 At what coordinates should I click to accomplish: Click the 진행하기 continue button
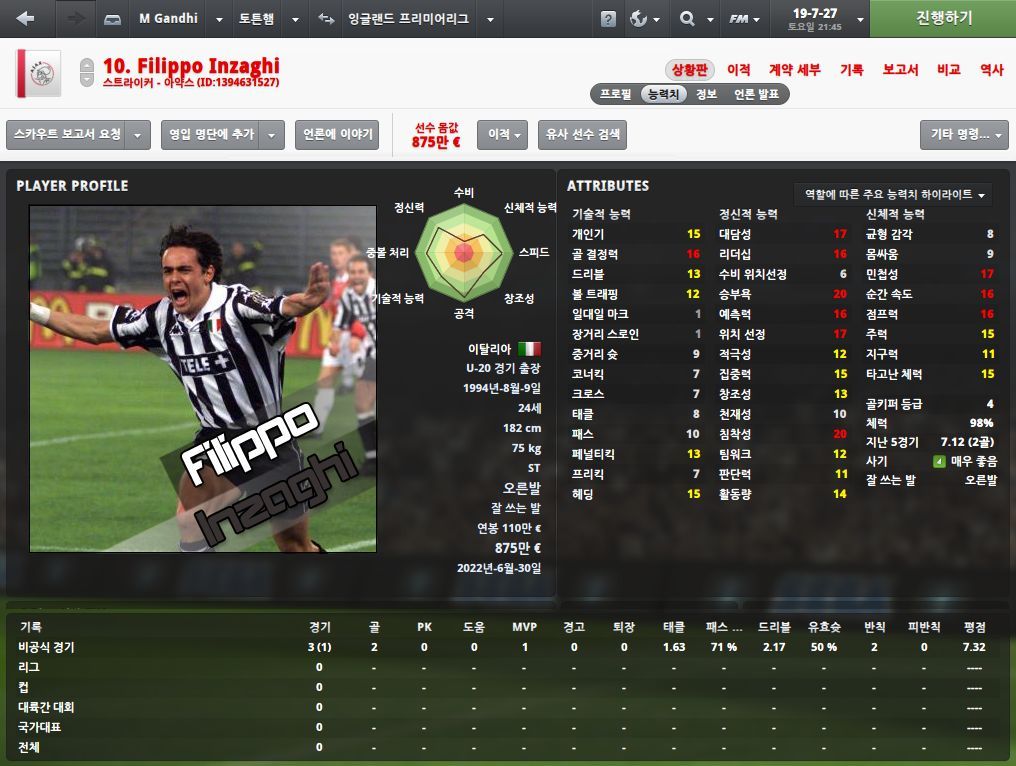(943, 18)
